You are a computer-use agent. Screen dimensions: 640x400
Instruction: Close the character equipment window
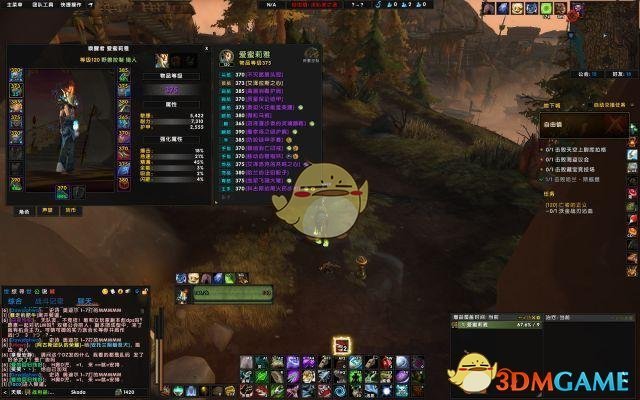(x=206, y=49)
